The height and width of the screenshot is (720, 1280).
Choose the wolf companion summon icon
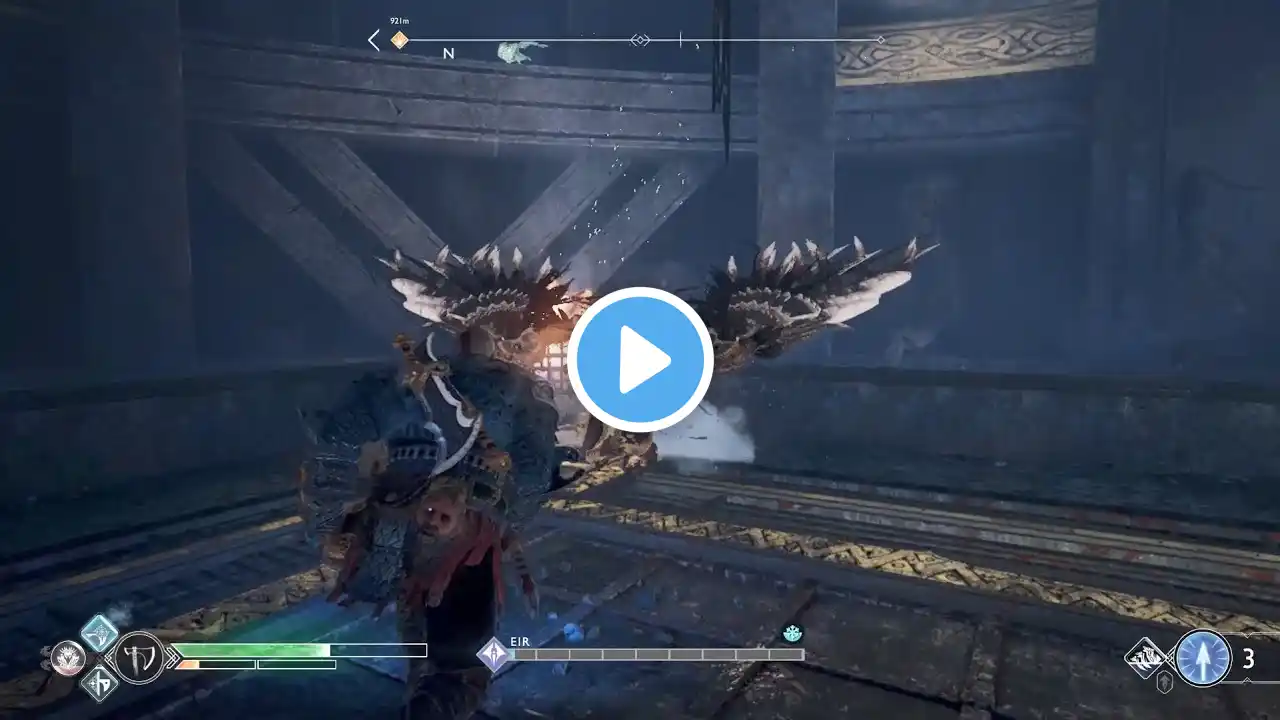coord(1144,657)
